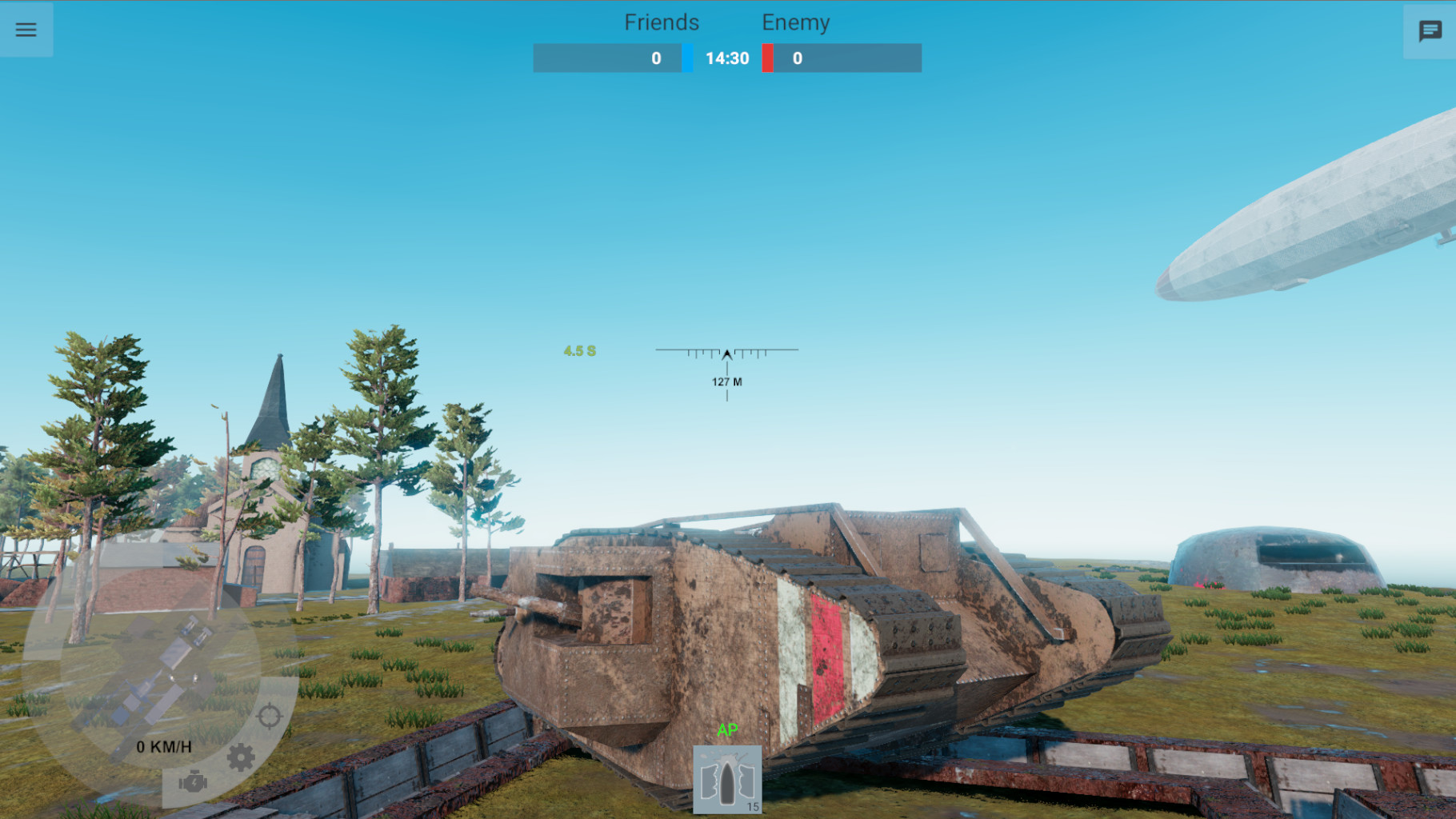Click the crosshair targeting icon
Viewport: 1456px width, 819px height.
[269, 716]
